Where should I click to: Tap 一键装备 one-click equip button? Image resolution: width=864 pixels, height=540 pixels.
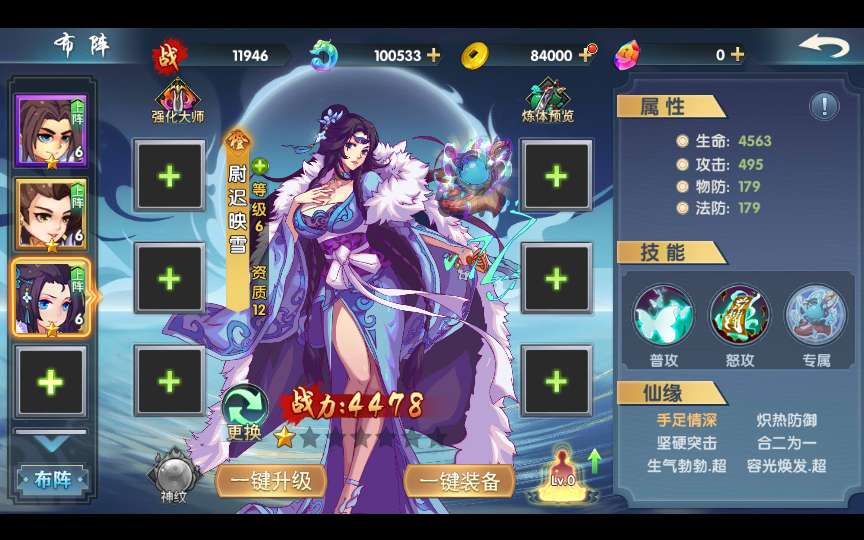[459, 480]
